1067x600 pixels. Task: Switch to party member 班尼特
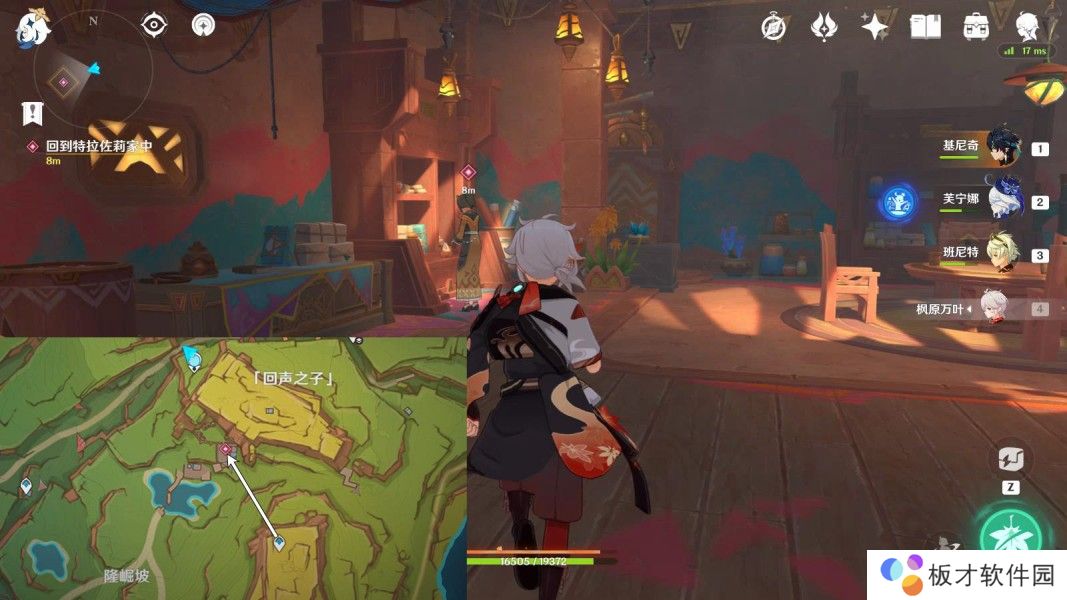click(1002, 254)
